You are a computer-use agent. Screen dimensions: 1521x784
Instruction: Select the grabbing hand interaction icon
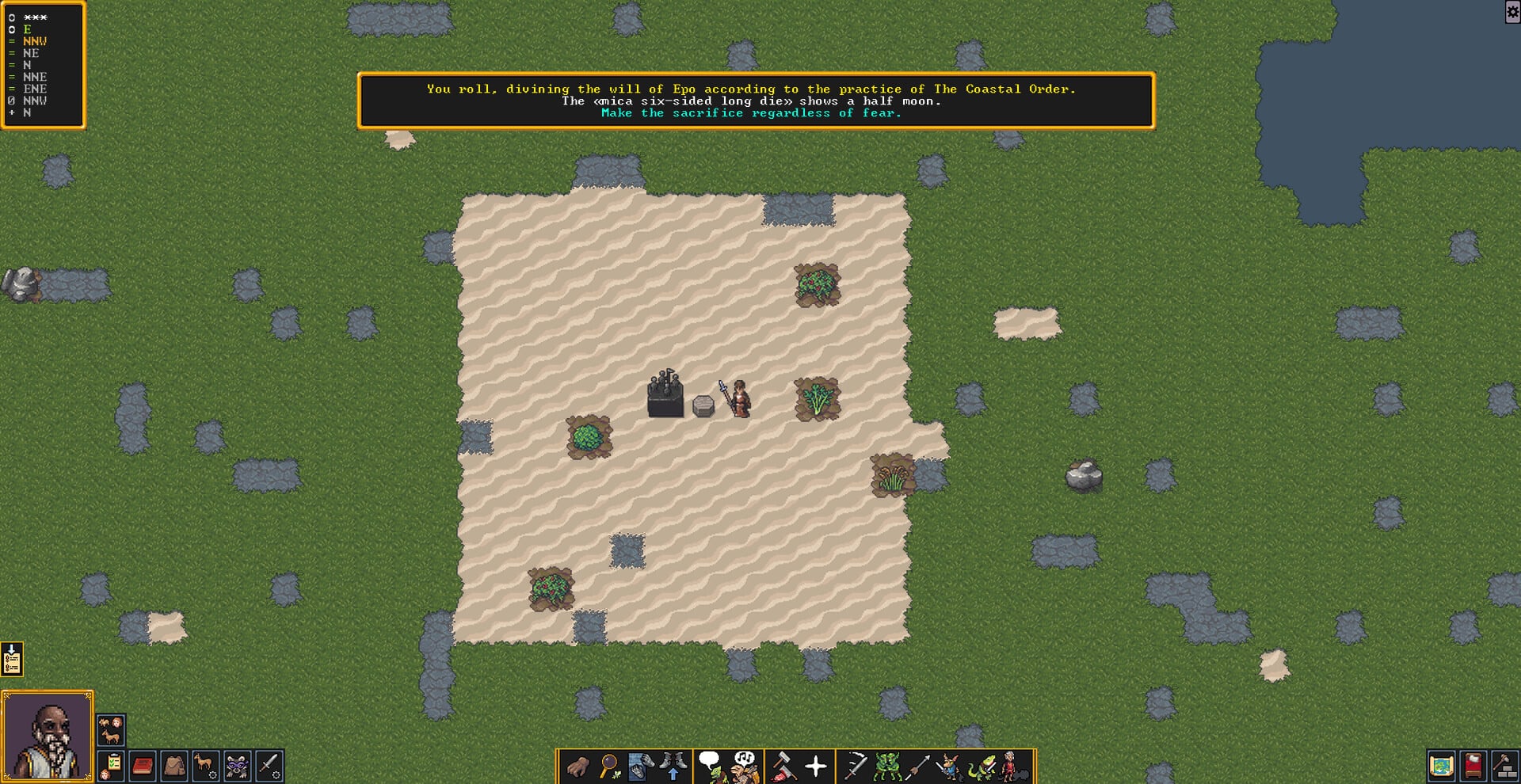click(x=578, y=765)
